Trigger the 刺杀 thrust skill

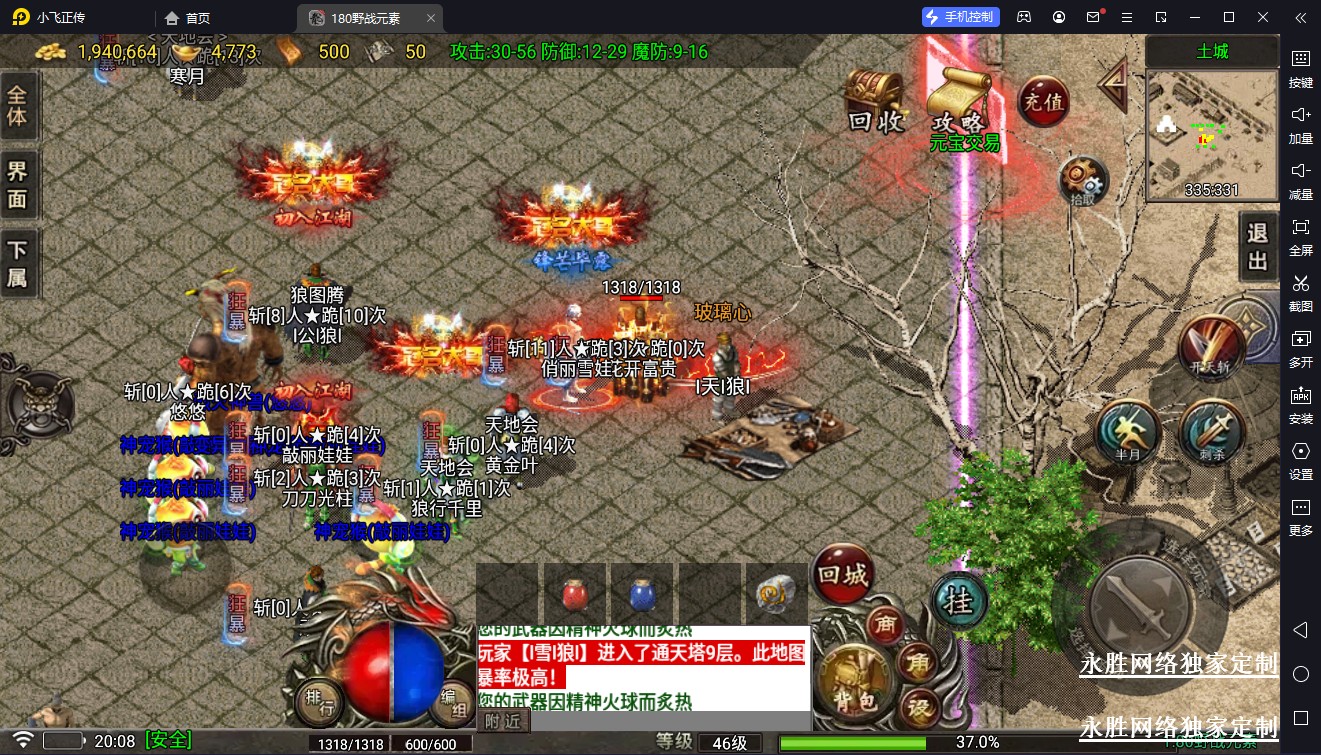coord(1212,433)
